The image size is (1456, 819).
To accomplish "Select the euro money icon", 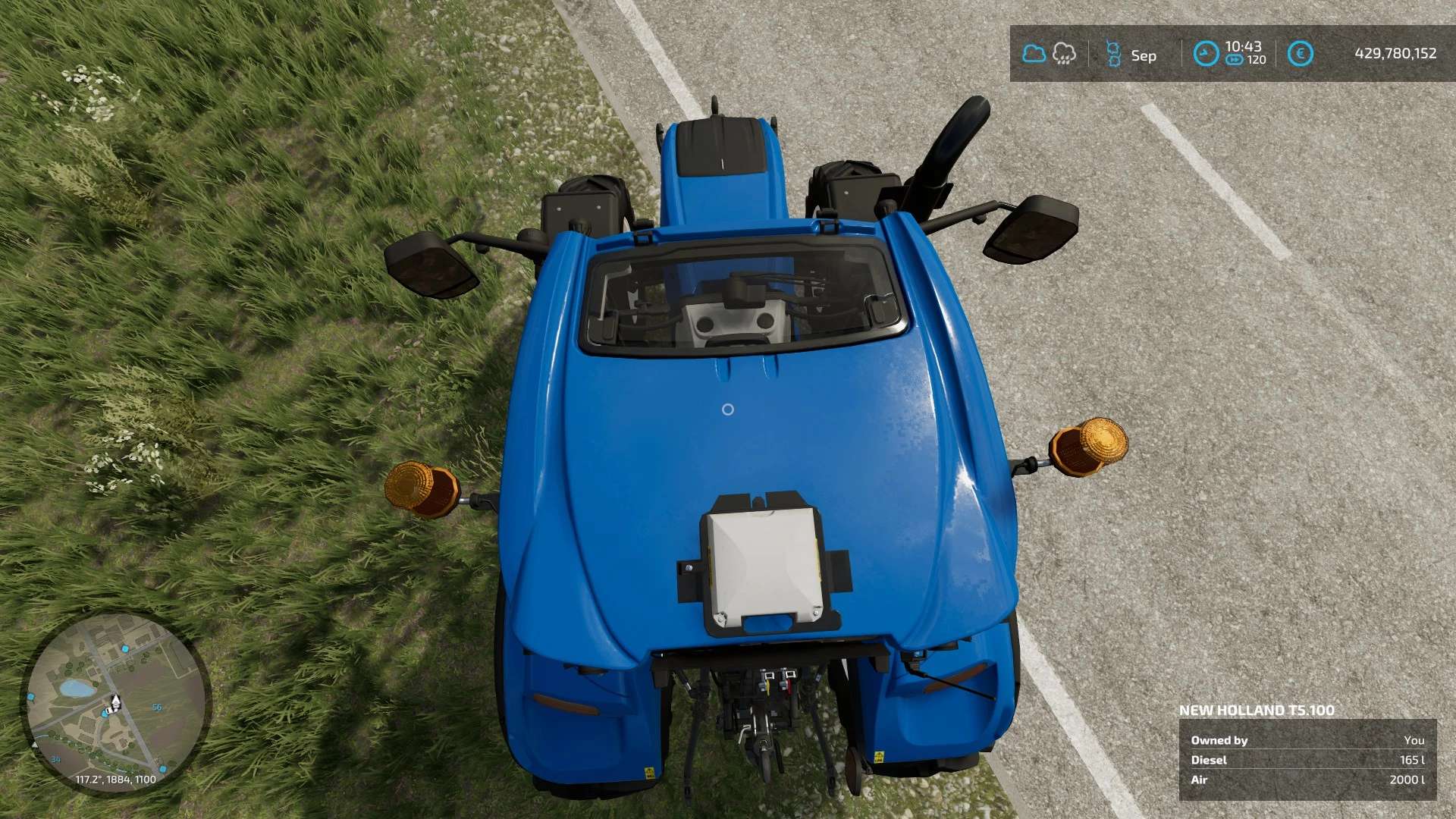I will (1300, 54).
